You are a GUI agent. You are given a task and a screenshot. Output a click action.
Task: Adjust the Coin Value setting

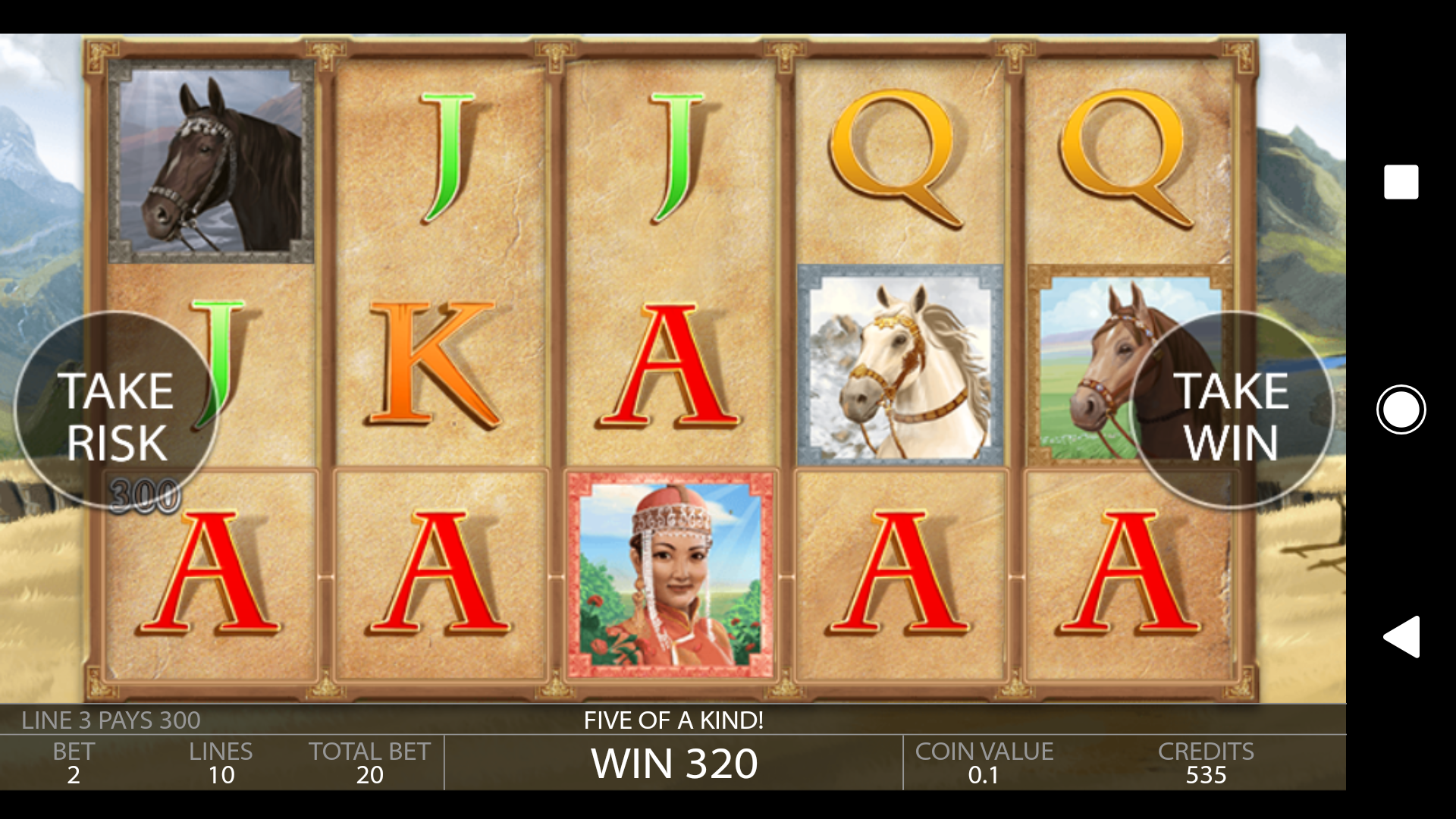click(x=984, y=763)
